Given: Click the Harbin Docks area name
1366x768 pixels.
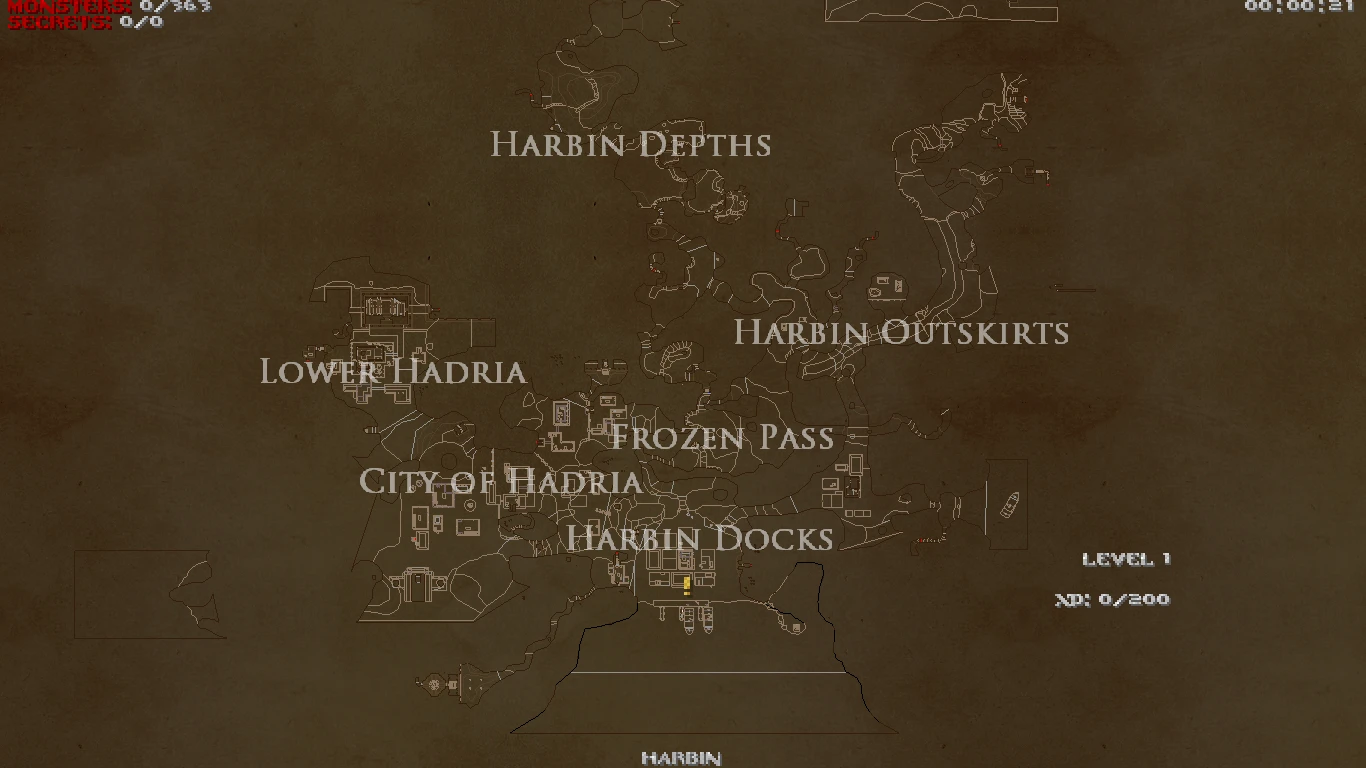Looking at the screenshot, I should (700, 538).
